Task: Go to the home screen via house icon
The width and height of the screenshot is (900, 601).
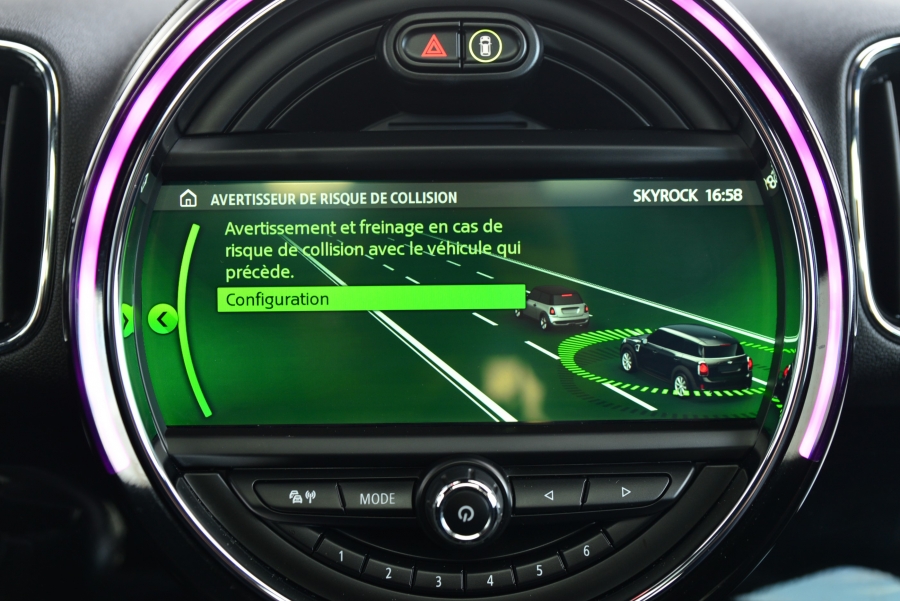Action: point(188,198)
